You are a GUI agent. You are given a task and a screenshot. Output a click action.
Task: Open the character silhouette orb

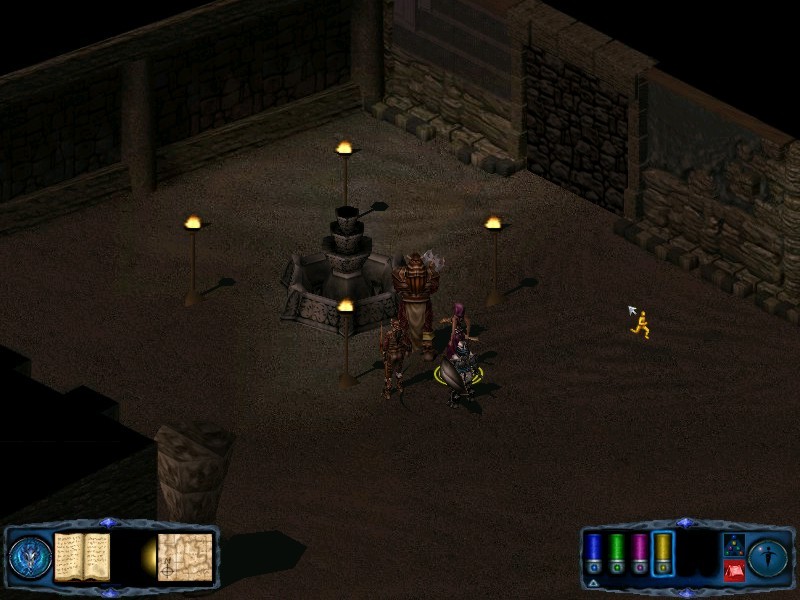767,556
